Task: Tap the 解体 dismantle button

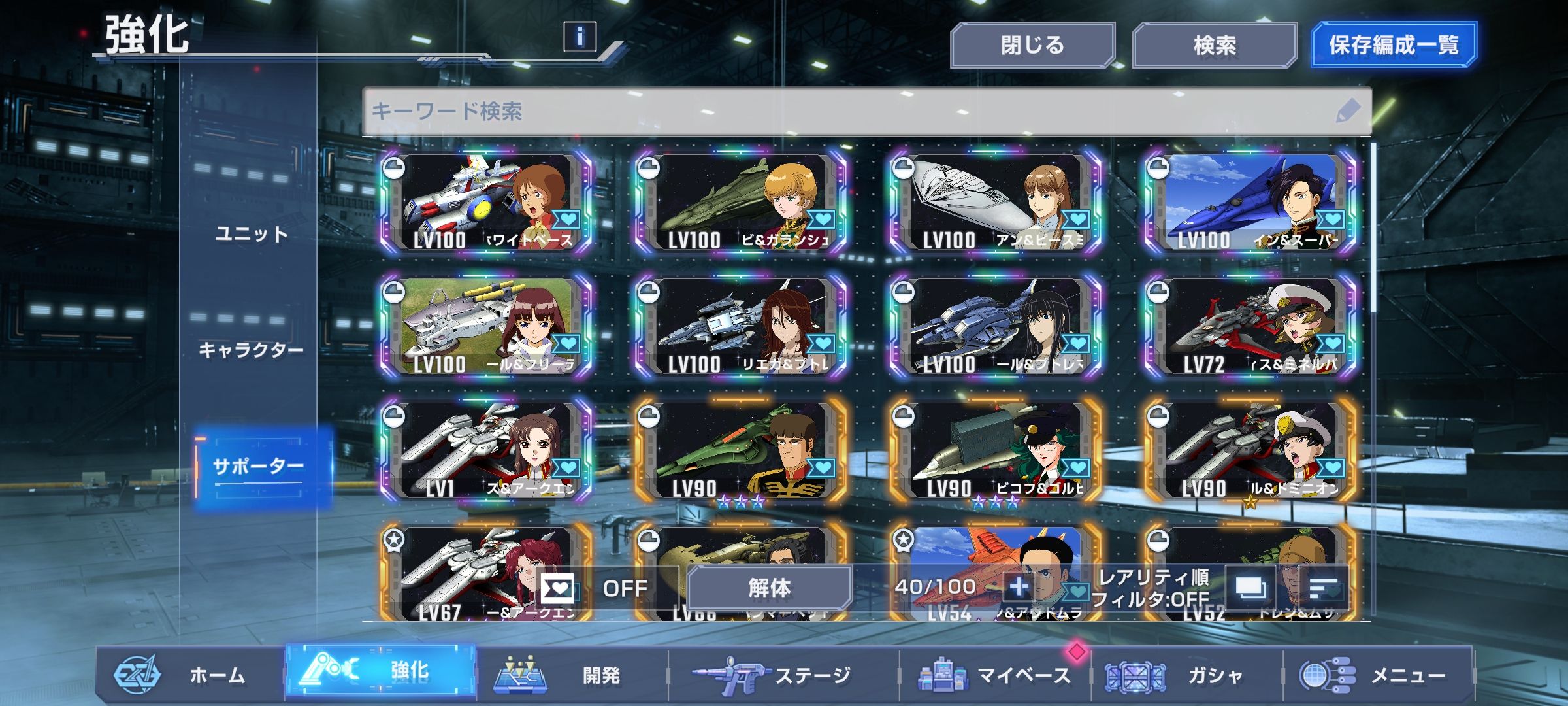Action: pyautogui.click(x=769, y=588)
